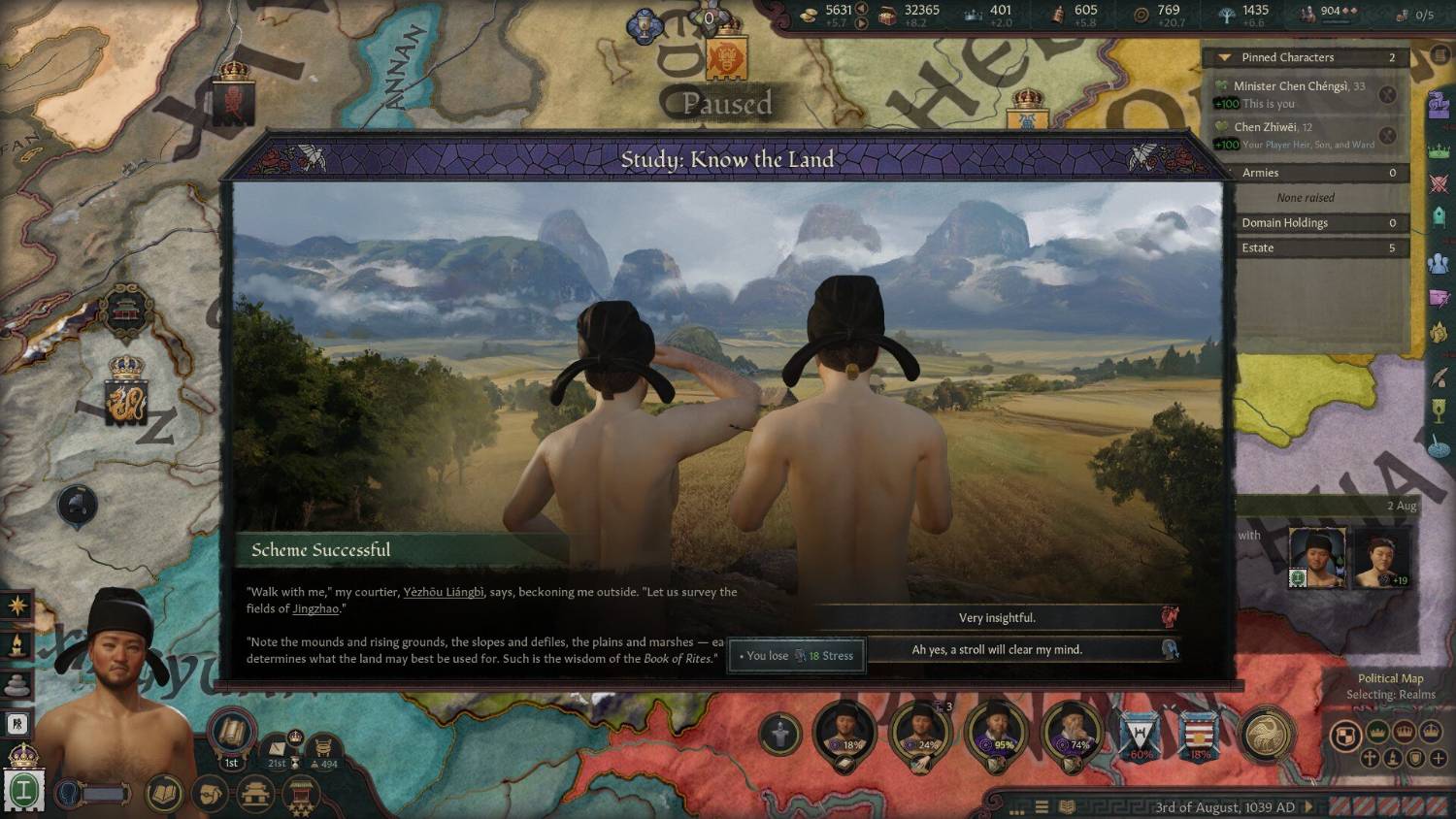Switch to the Realms map mode
This screenshot has height=819, width=1456.
click(1344, 737)
